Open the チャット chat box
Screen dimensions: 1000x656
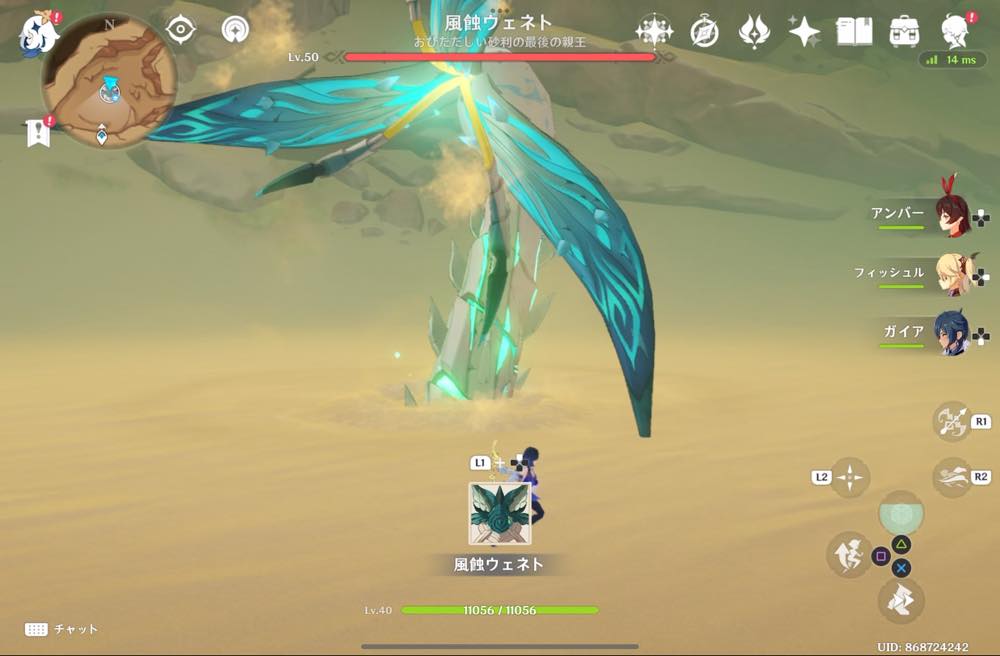(62, 629)
